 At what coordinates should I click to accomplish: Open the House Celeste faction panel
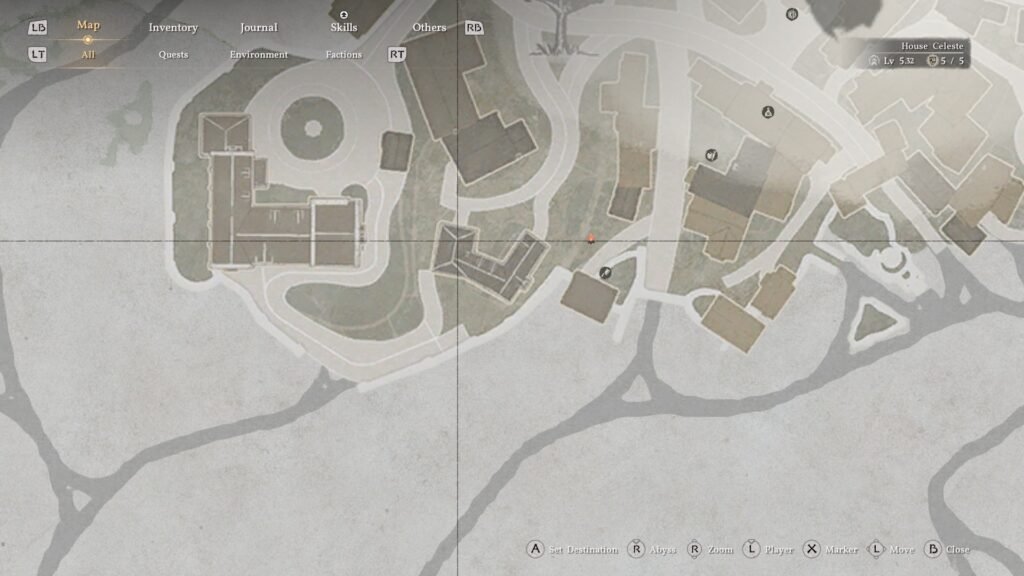(918, 54)
